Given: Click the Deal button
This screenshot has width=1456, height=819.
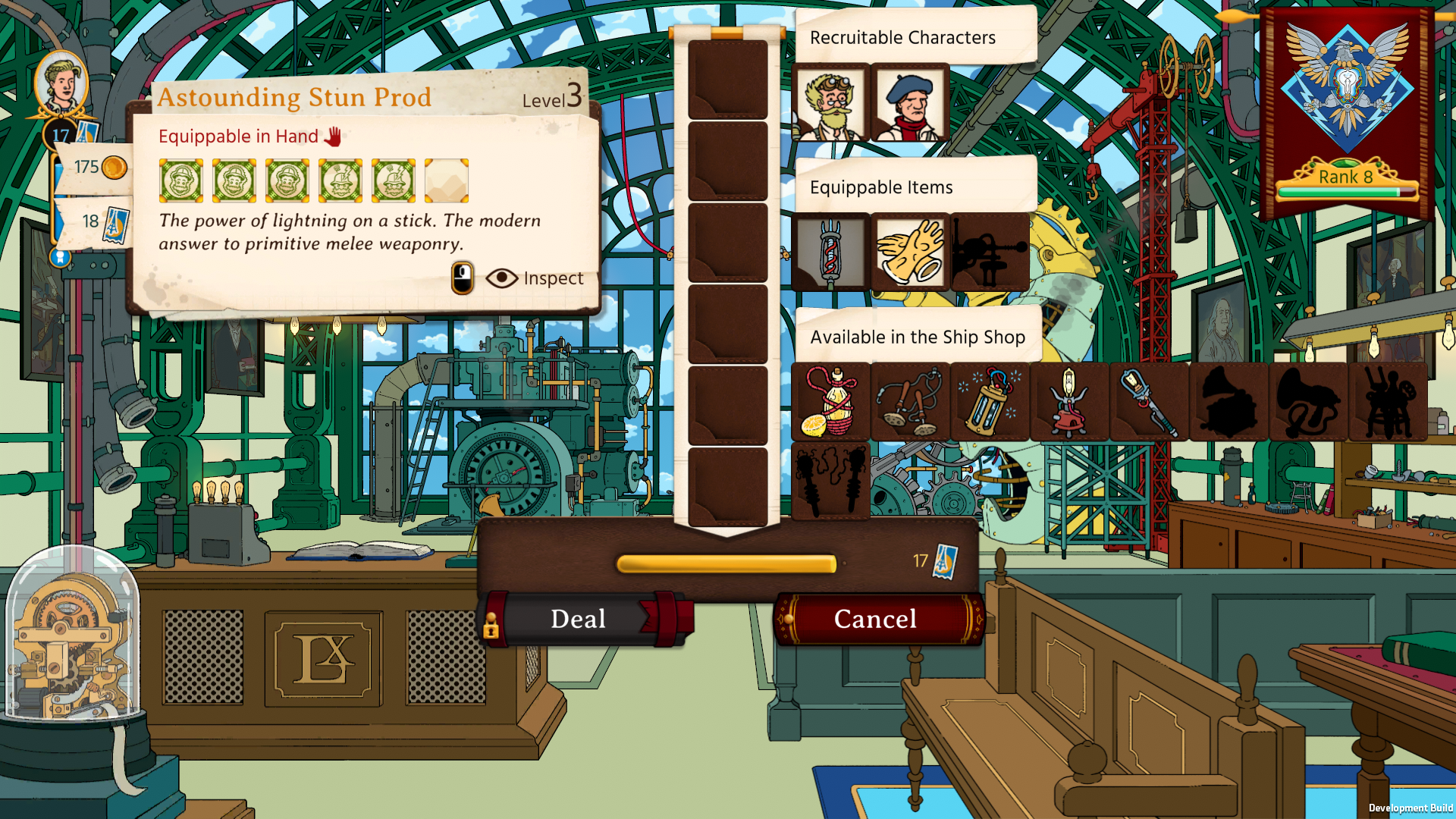Looking at the screenshot, I should pyautogui.click(x=579, y=619).
